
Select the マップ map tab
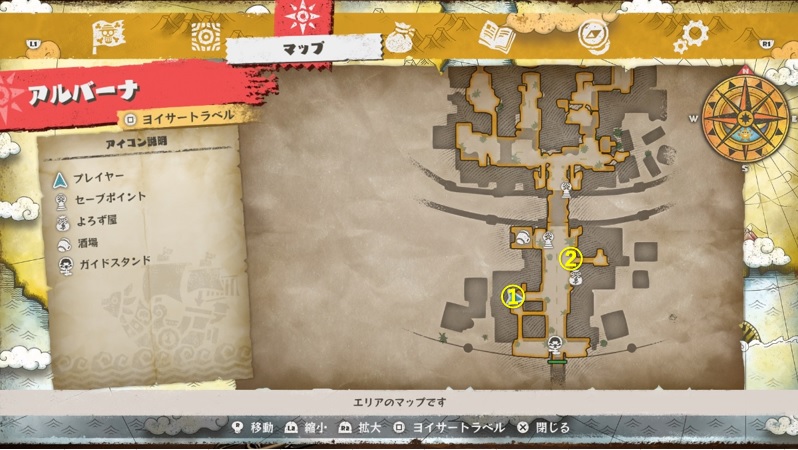[303, 47]
